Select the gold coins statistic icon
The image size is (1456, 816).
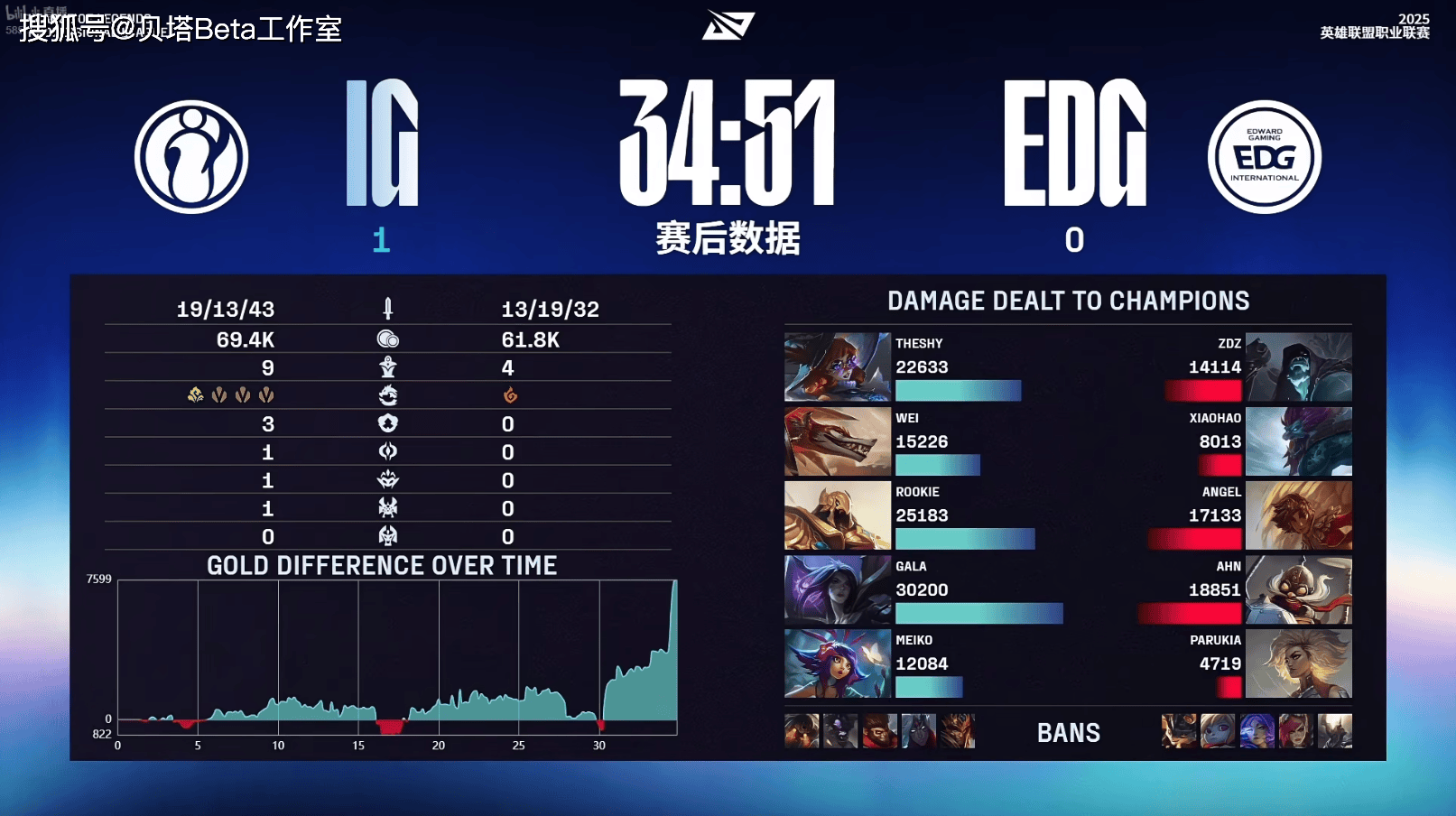coord(385,339)
